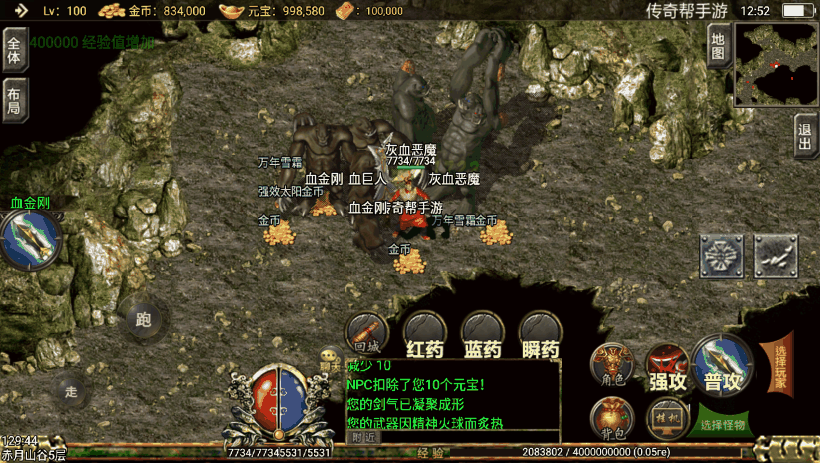820x463 pixels.
Task: Tap the 全体 button on the left edge
Action: coord(14,50)
